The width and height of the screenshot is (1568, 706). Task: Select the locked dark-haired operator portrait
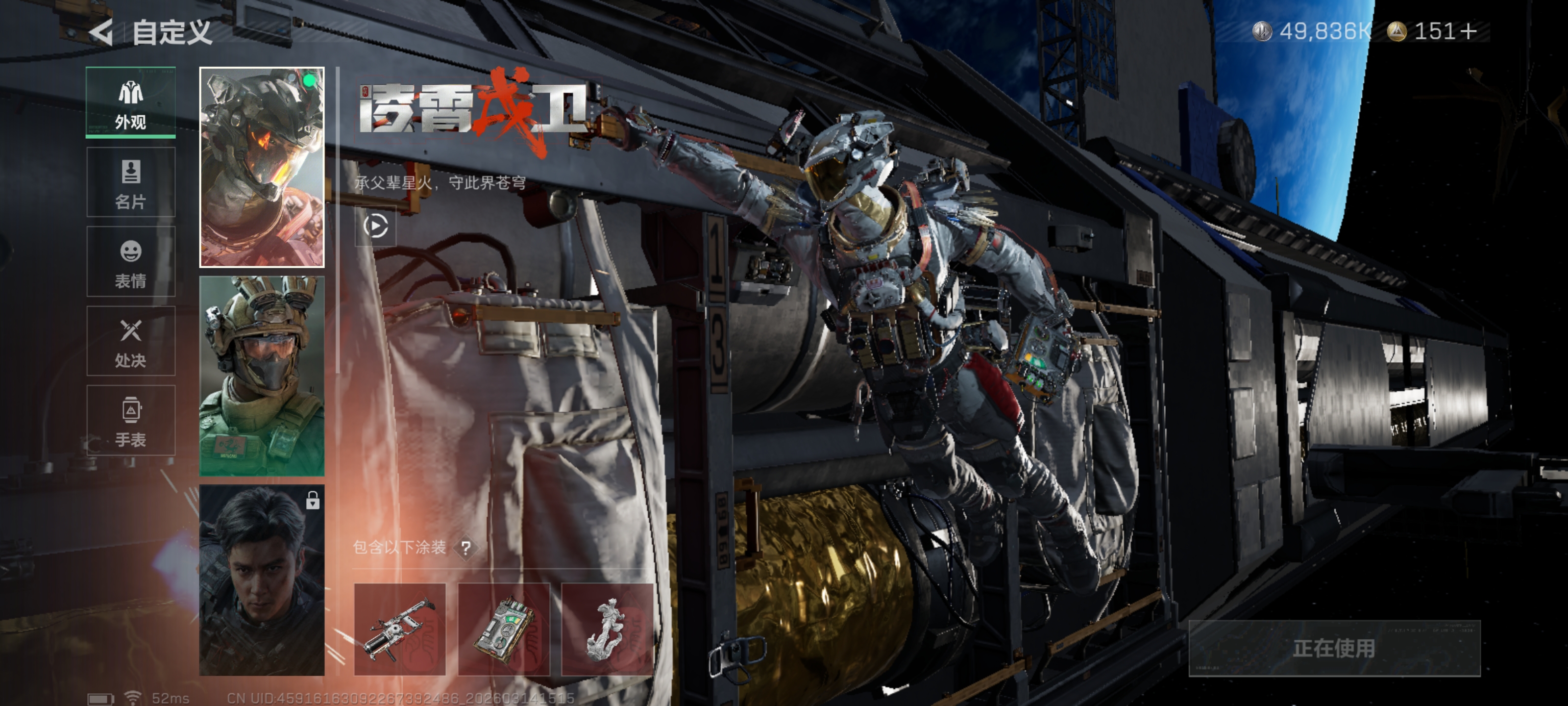click(262, 580)
